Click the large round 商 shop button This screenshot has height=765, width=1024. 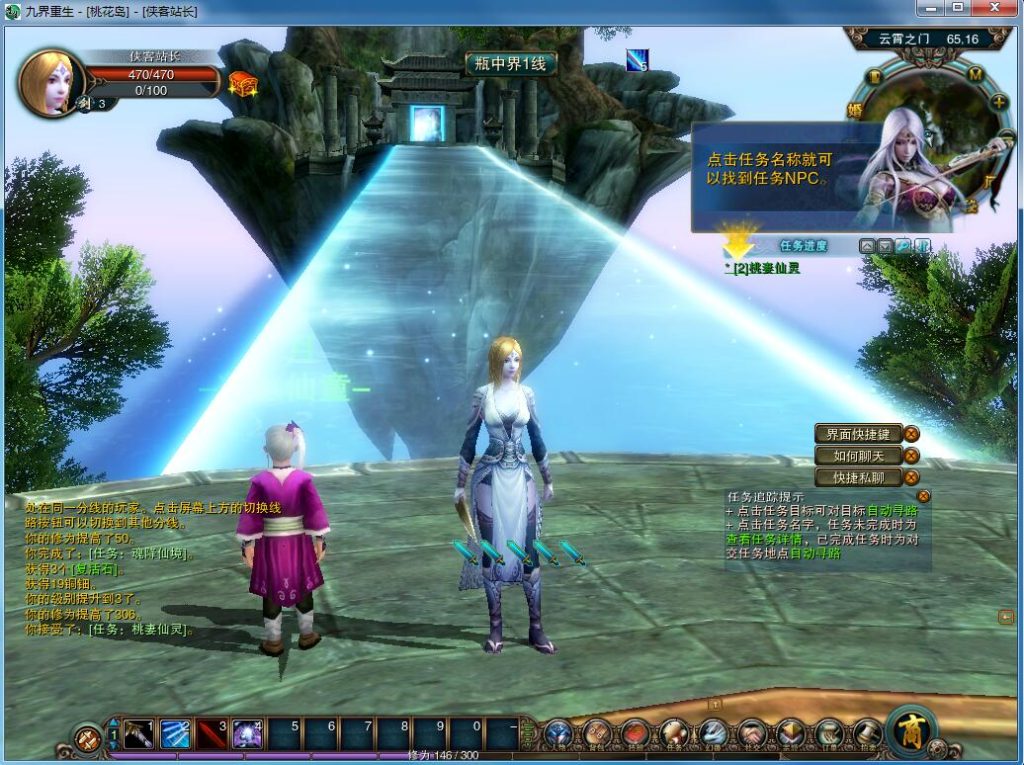(909, 730)
